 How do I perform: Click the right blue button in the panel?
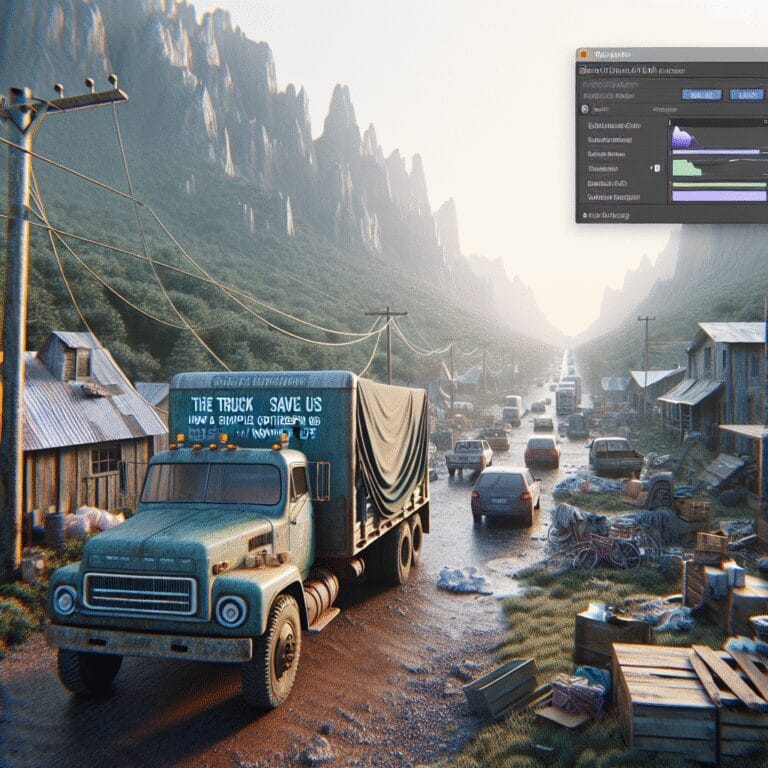tap(746, 94)
